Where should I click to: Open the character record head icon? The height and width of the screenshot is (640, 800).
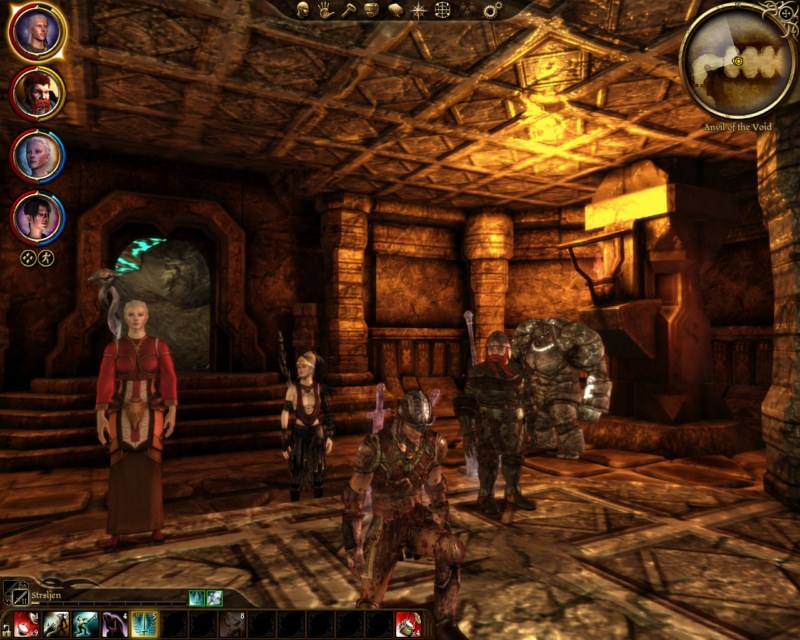tap(302, 10)
